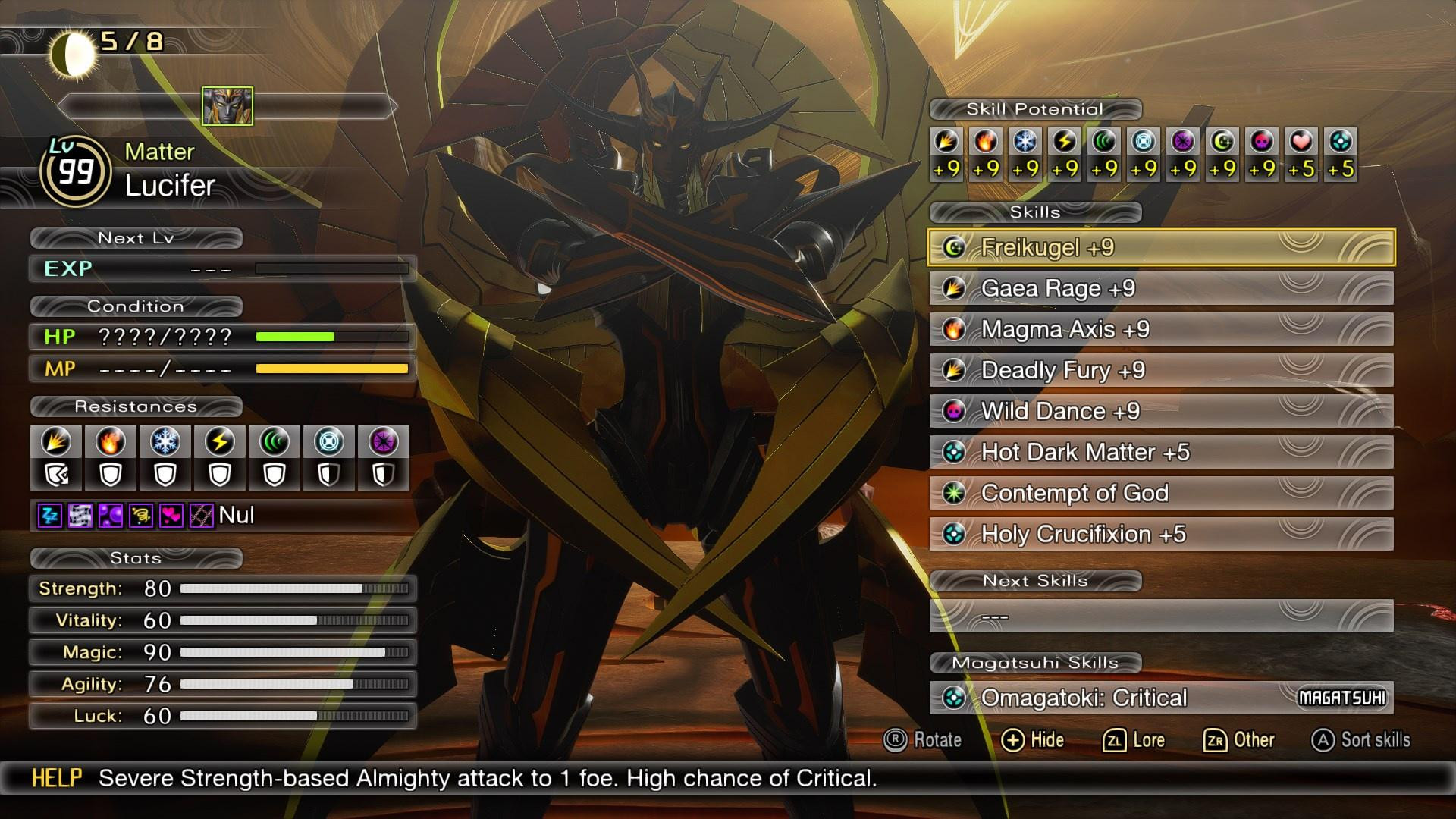The width and height of the screenshot is (1456, 819).
Task: Switch to the Stats section header
Action: [x=135, y=558]
